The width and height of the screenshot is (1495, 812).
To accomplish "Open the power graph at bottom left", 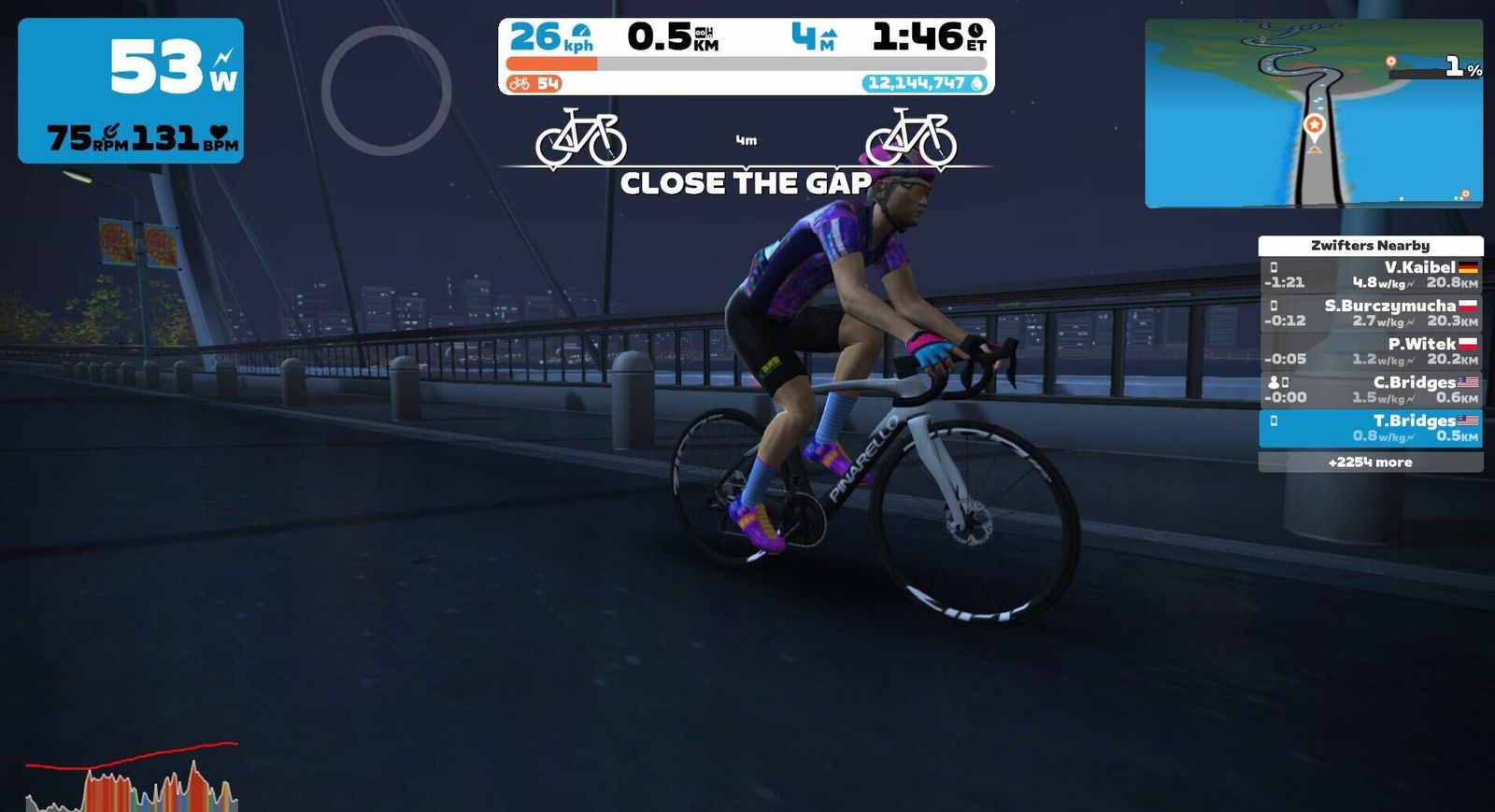I will point(132,777).
